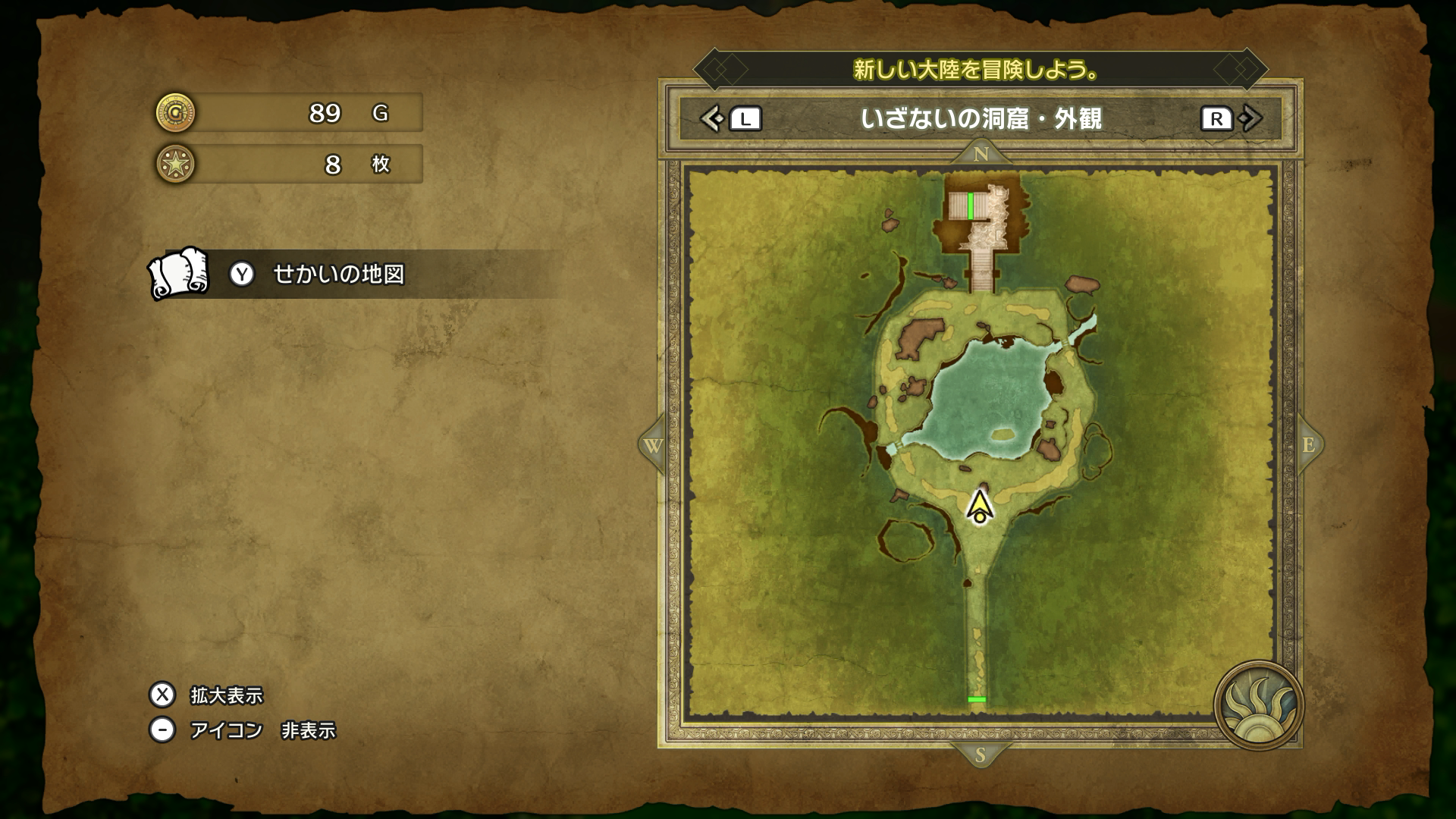Switch to the next map with right arrow
This screenshot has width=1456, height=819.
[1250, 118]
